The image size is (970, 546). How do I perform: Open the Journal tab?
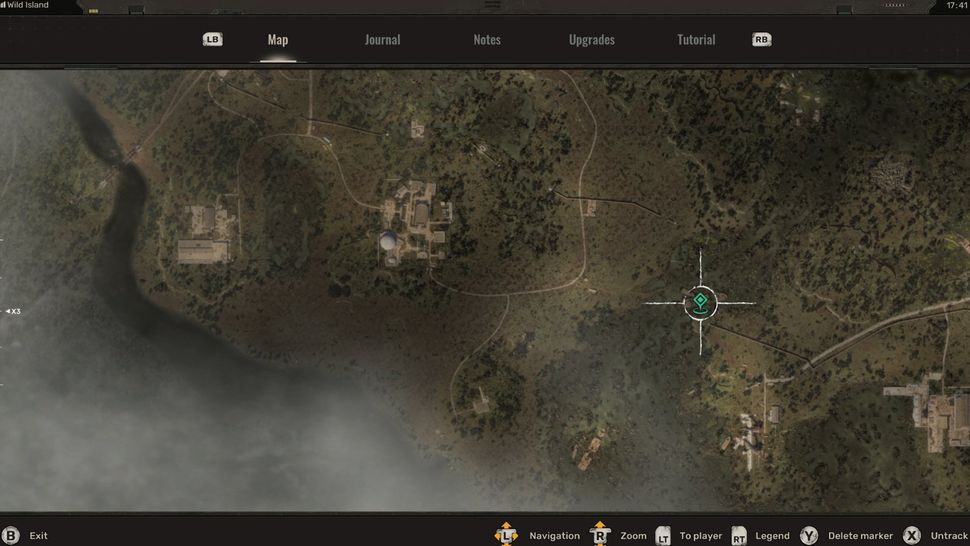382,40
